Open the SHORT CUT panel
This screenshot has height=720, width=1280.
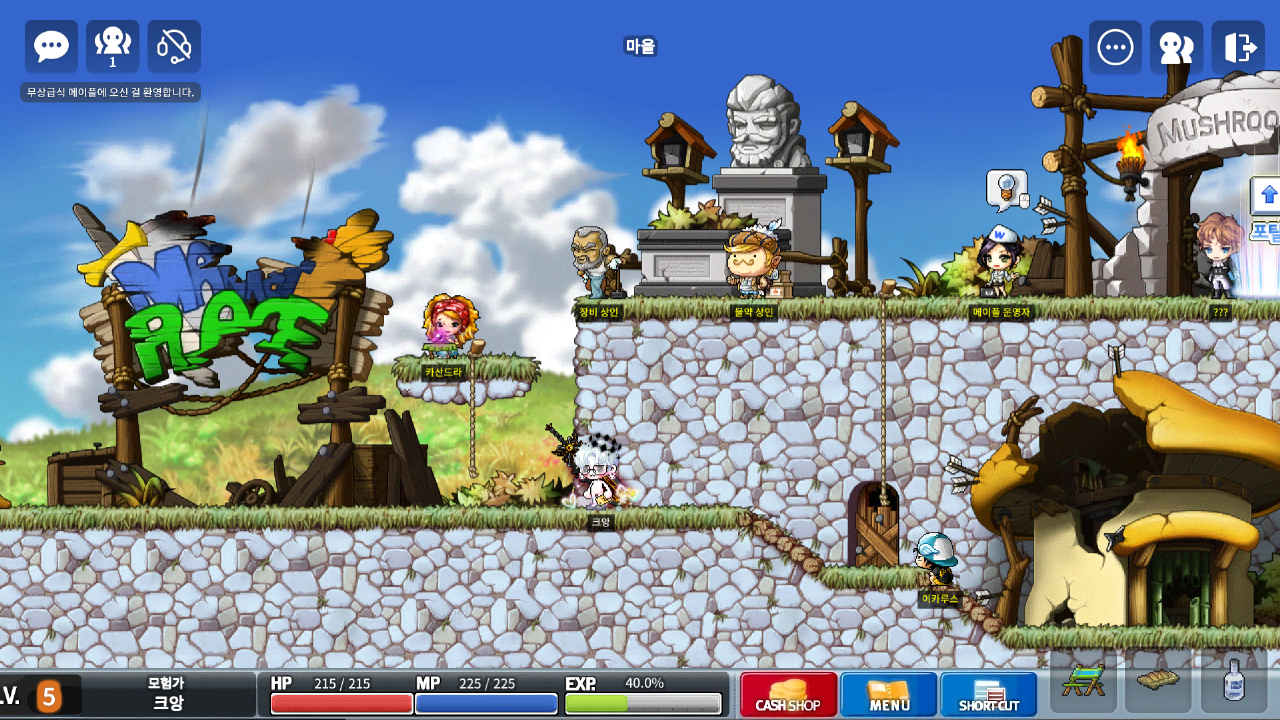[989, 695]
